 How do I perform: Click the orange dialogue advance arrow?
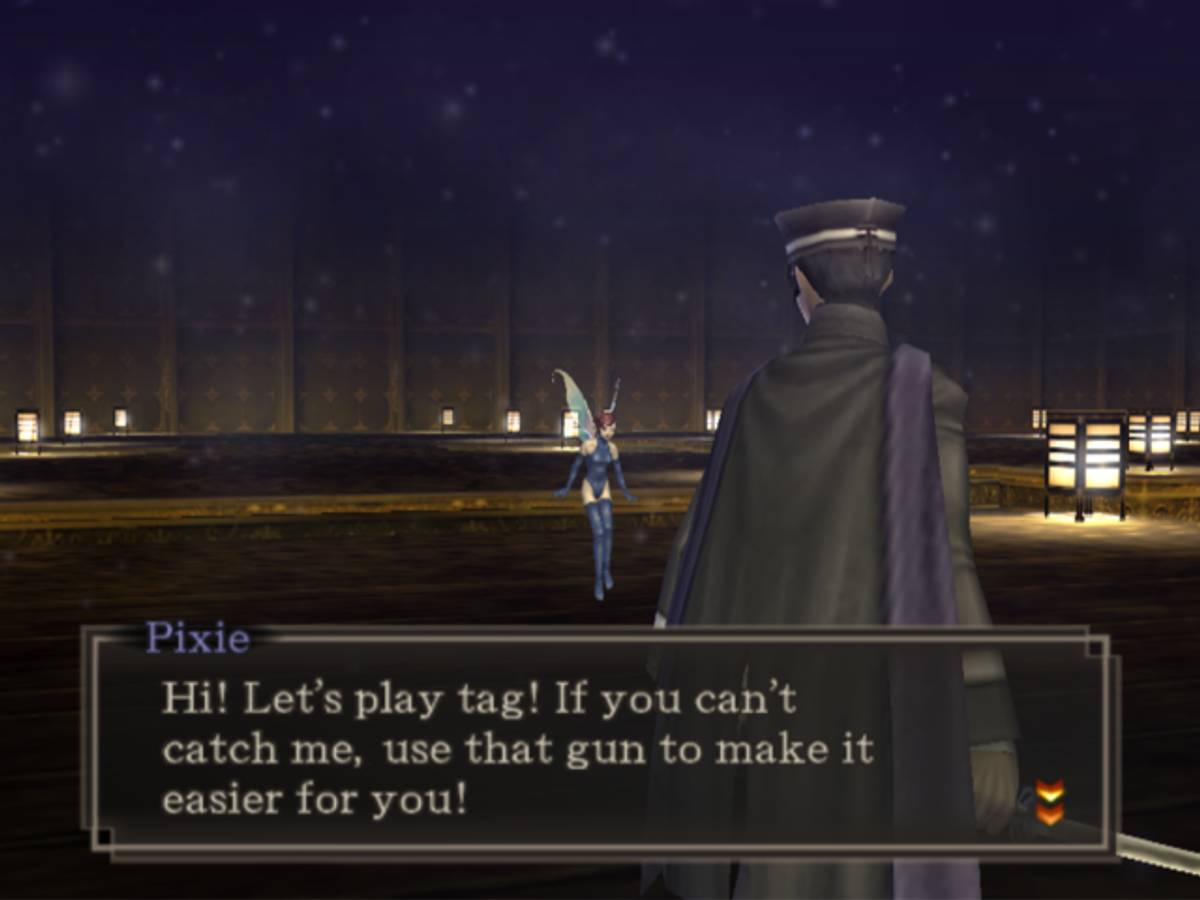point(1049,803)
